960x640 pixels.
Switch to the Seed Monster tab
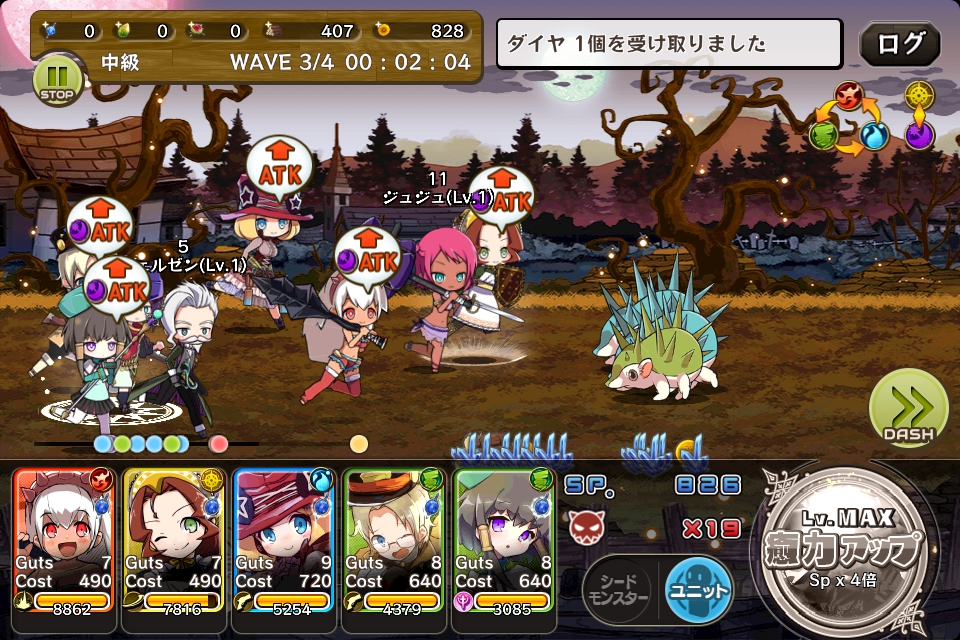click(x=617, y=588)
